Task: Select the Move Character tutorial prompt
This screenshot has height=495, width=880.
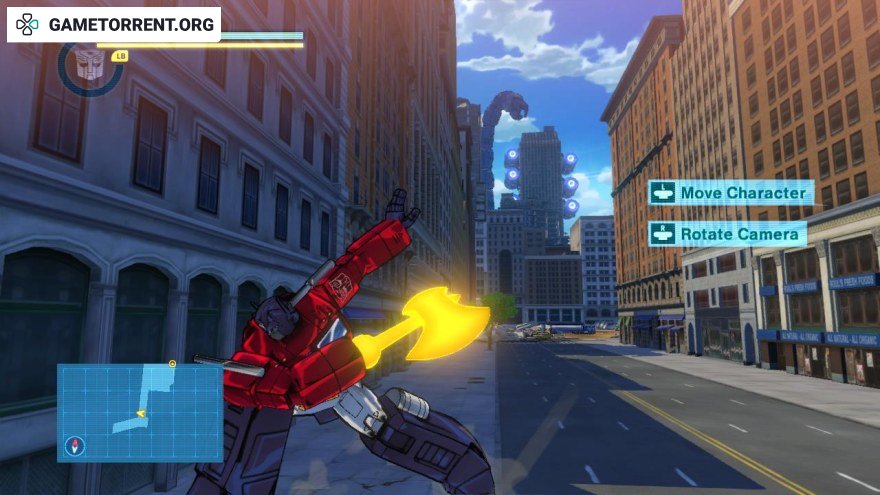Action: pyautogui.click(x=730, y=192)
